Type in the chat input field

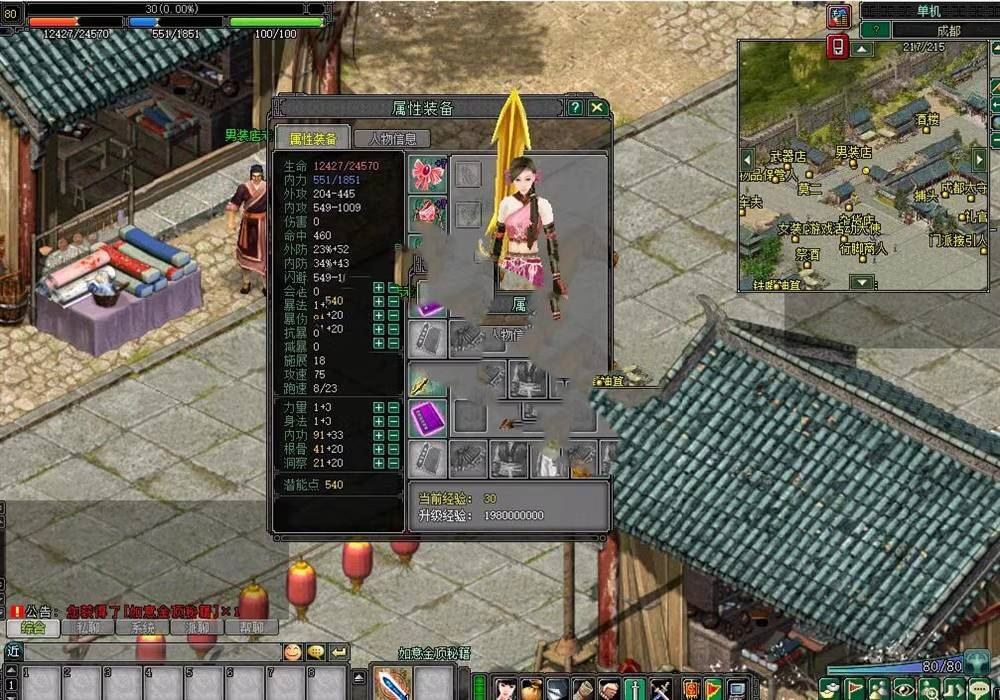click(x=150, y=652)
